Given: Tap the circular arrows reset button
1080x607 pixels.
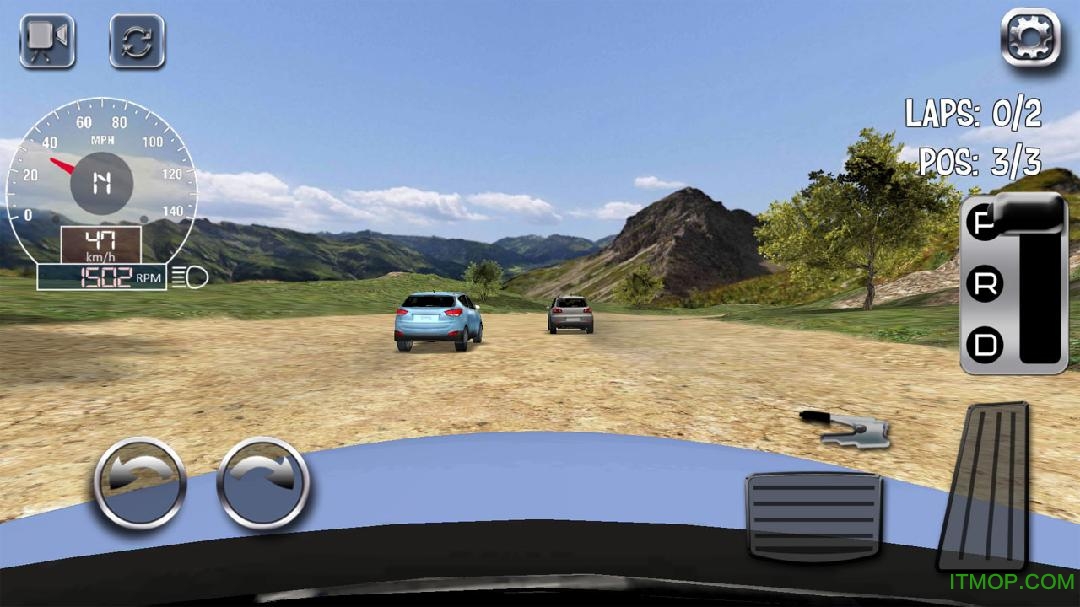Looking at the screenshot, I should 137,41.
